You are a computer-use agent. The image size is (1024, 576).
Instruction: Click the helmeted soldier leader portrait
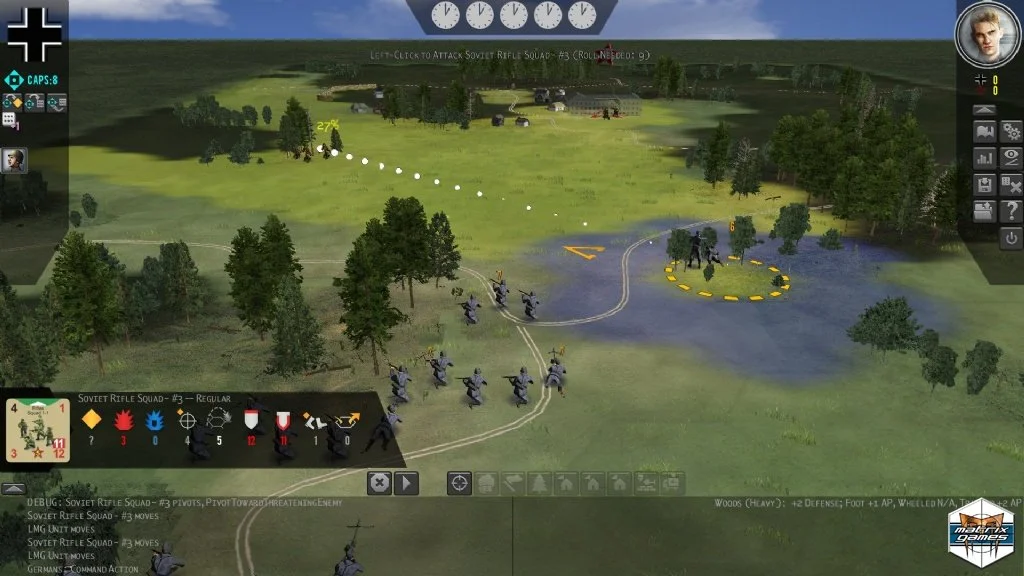pyautogui.click(x=14, y=159)
